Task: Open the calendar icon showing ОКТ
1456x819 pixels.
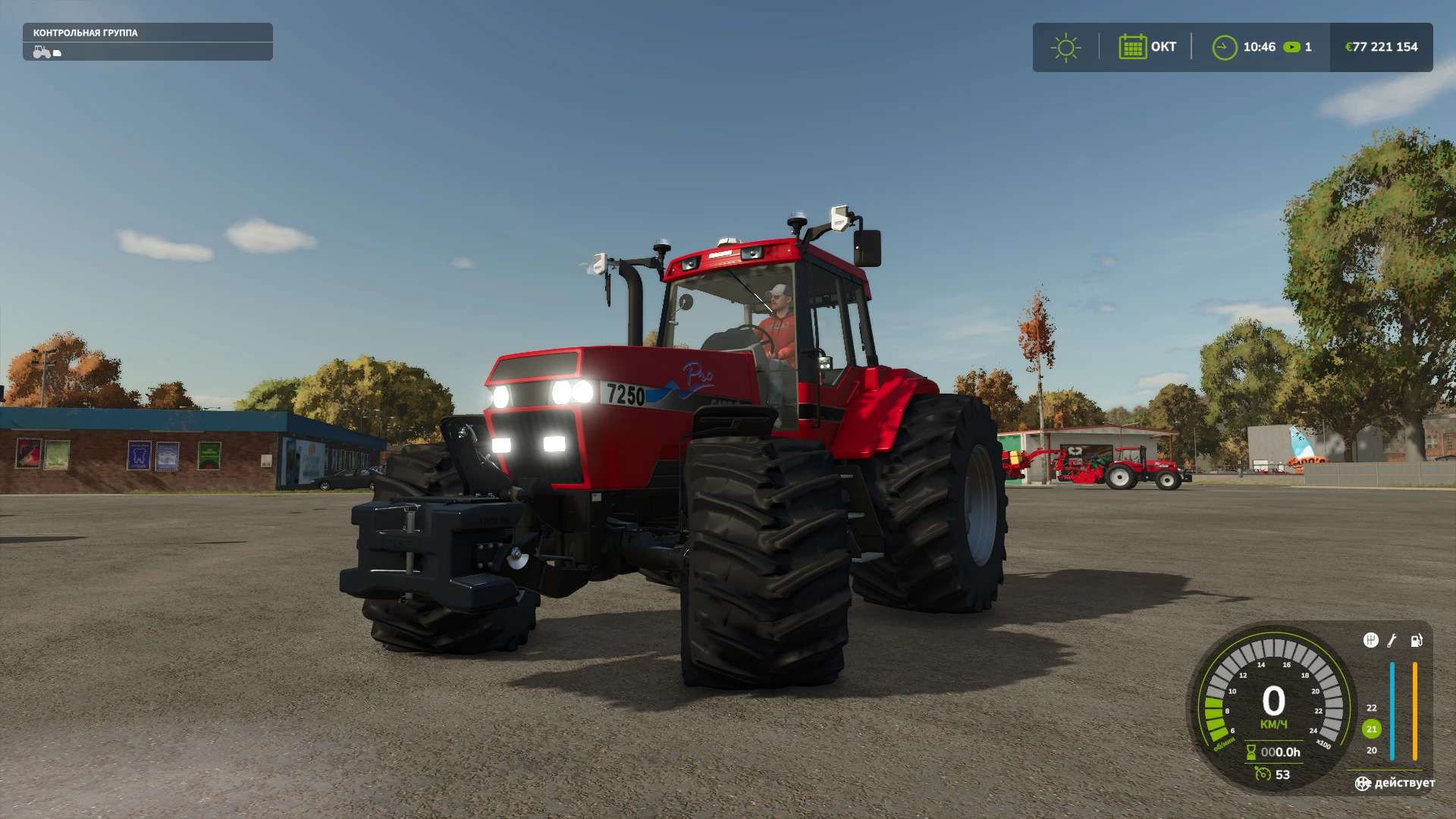Action: click(1132, 47)
